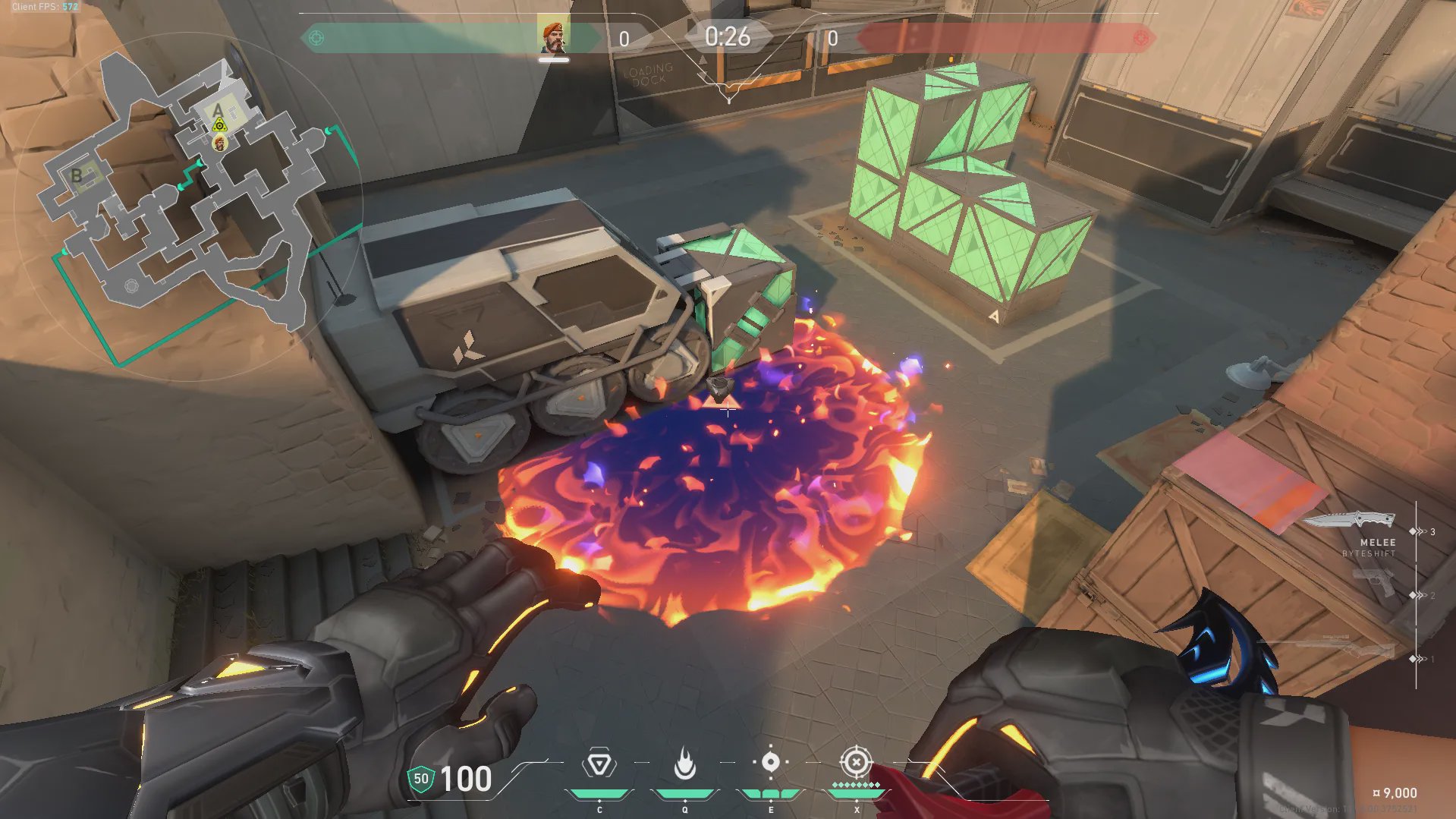This screenshot has height=819, width=1456.
Task: Use the Sky Smoke ability icon
Action: point(770,762)
